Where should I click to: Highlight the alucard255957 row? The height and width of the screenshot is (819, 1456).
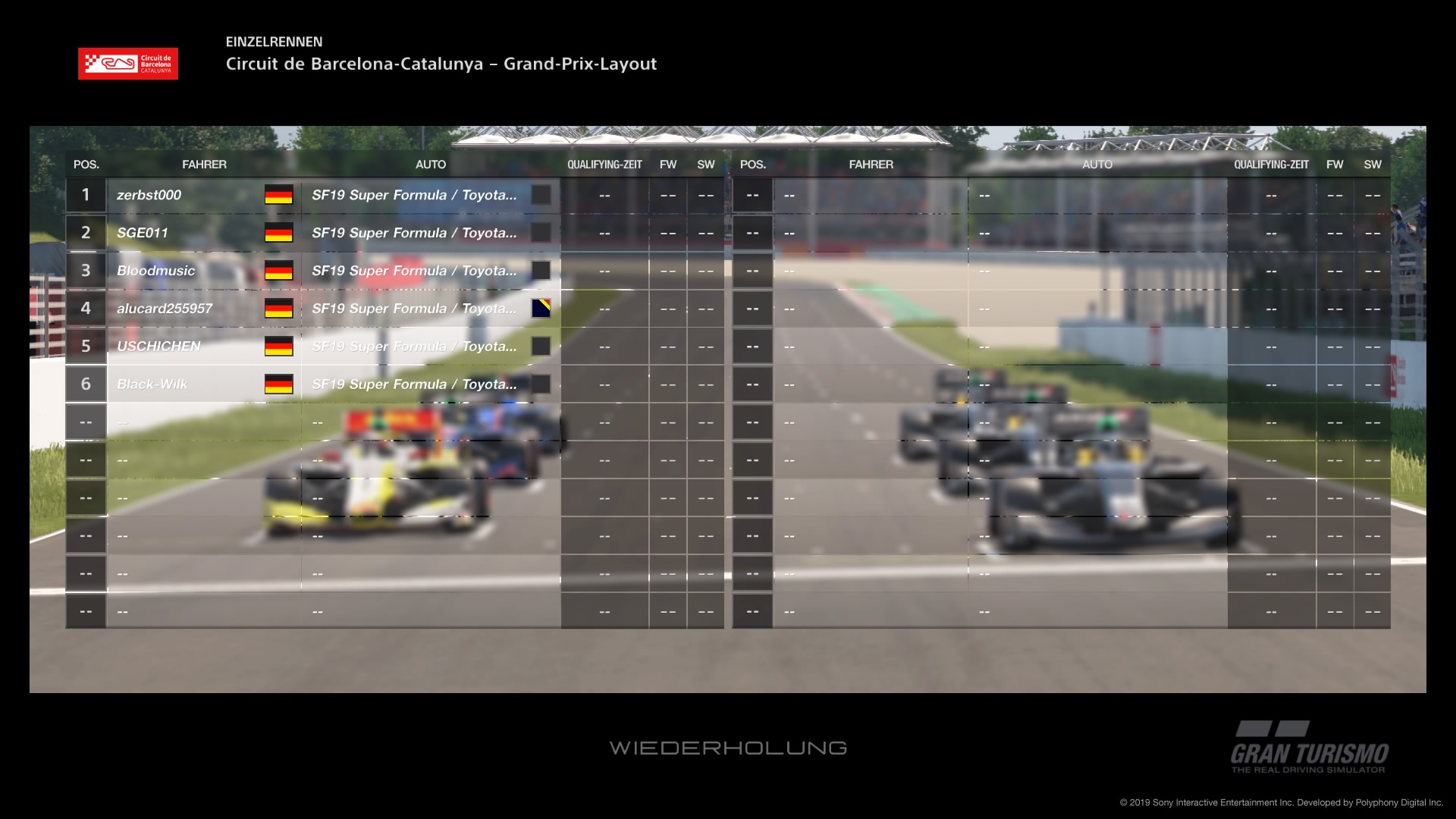coord(165,309)
